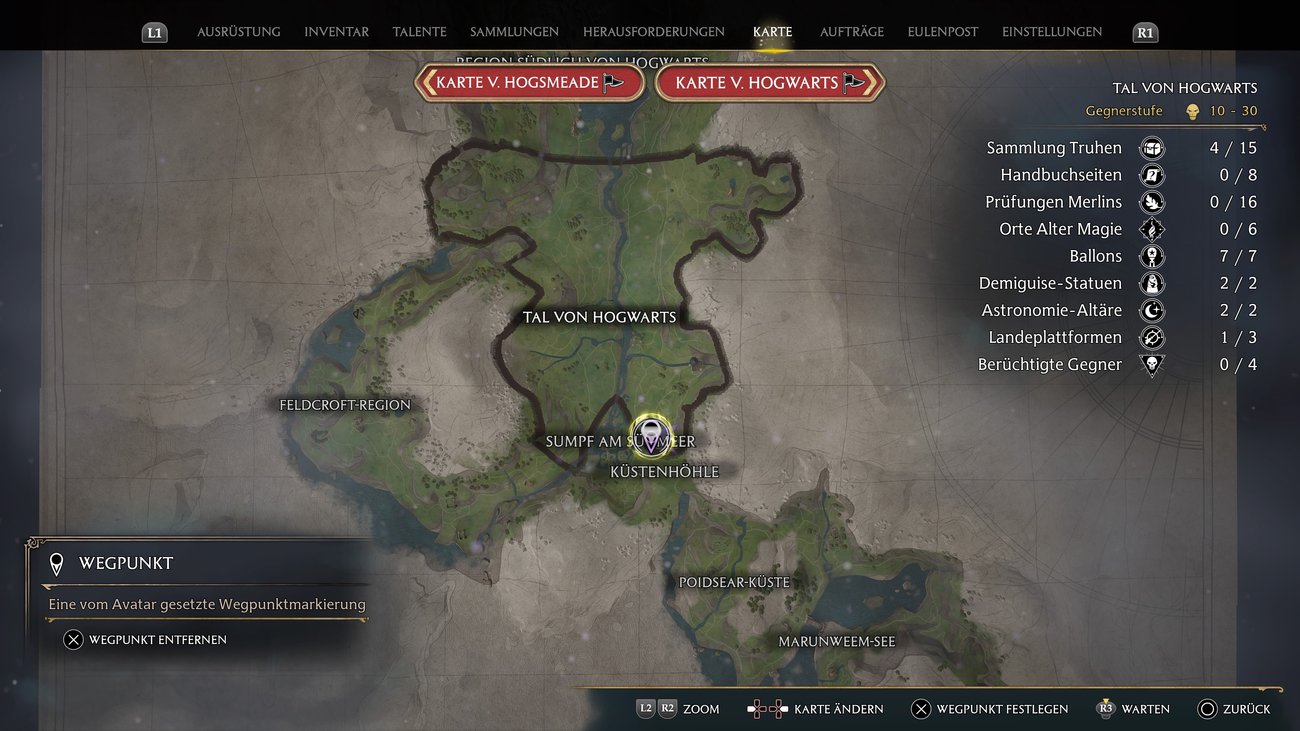This screenshot has width=1300, height=731.
Task: Go to the Sammlungen tab
Action: point(514,32)
